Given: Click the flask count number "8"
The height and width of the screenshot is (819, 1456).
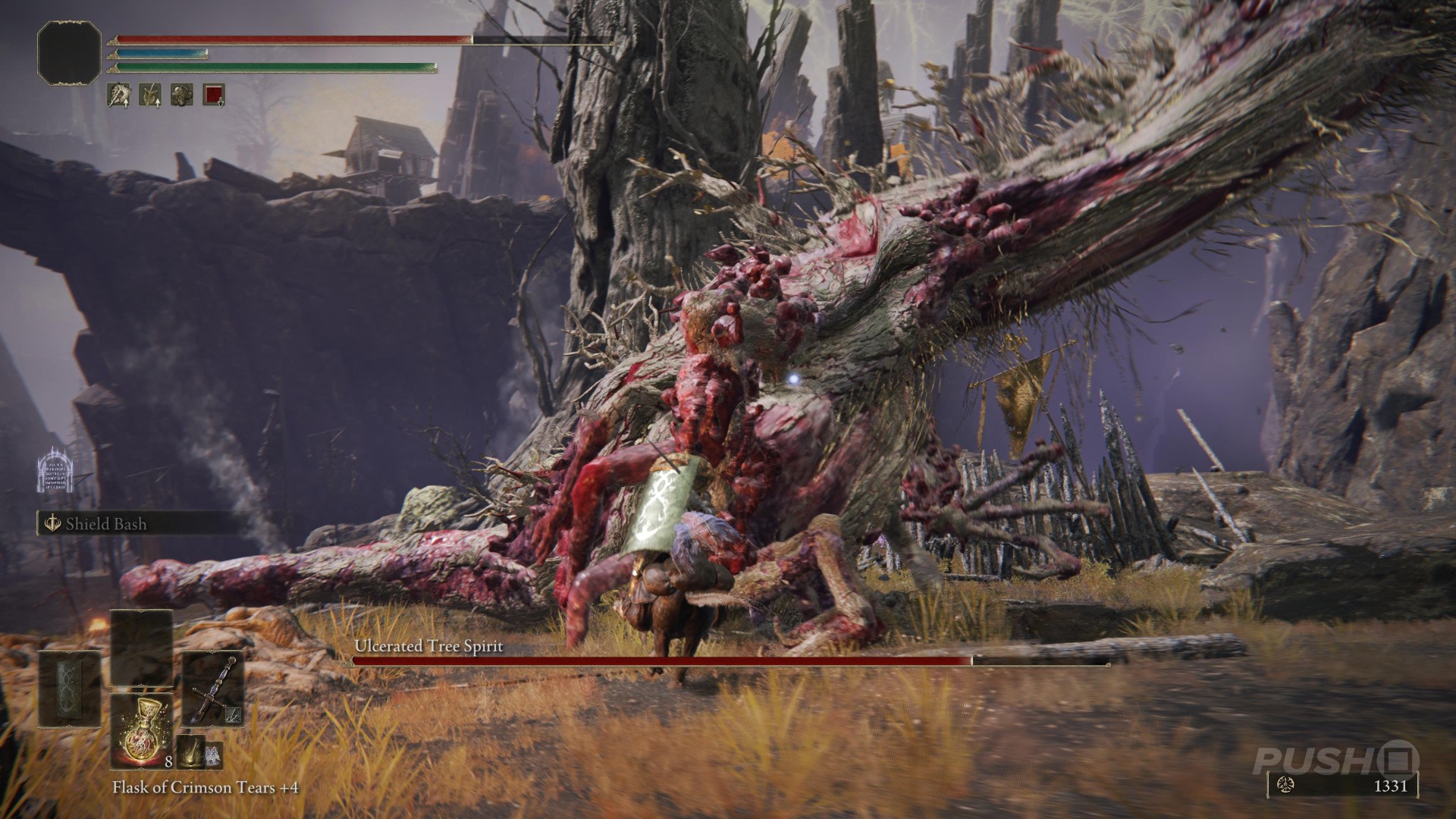Looking at the screenshot, I should pyautogui.click(x=169, y=763).
